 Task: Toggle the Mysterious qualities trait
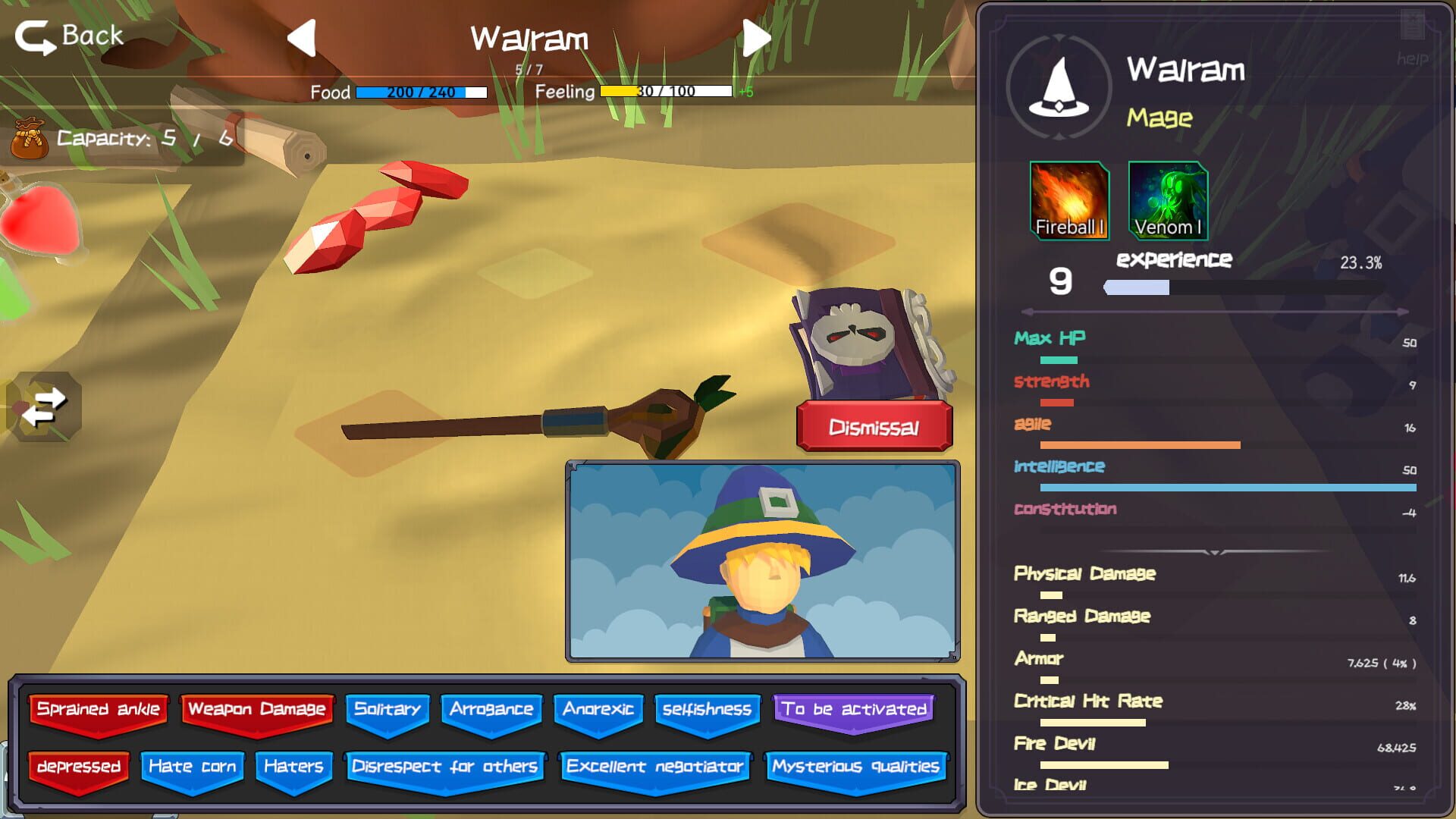[854, 767]
